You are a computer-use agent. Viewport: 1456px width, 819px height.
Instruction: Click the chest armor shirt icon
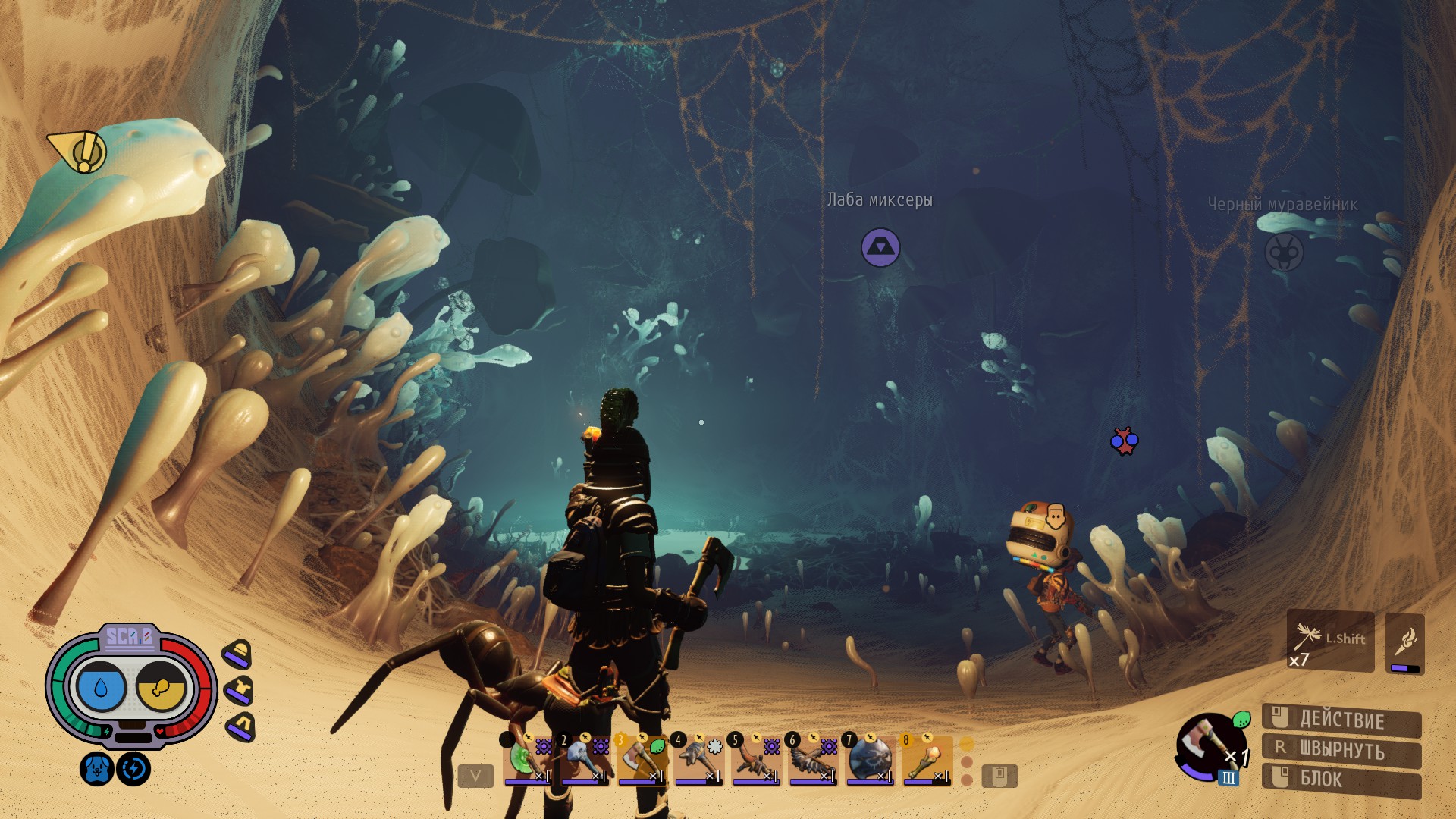click(x=239, y=690)
